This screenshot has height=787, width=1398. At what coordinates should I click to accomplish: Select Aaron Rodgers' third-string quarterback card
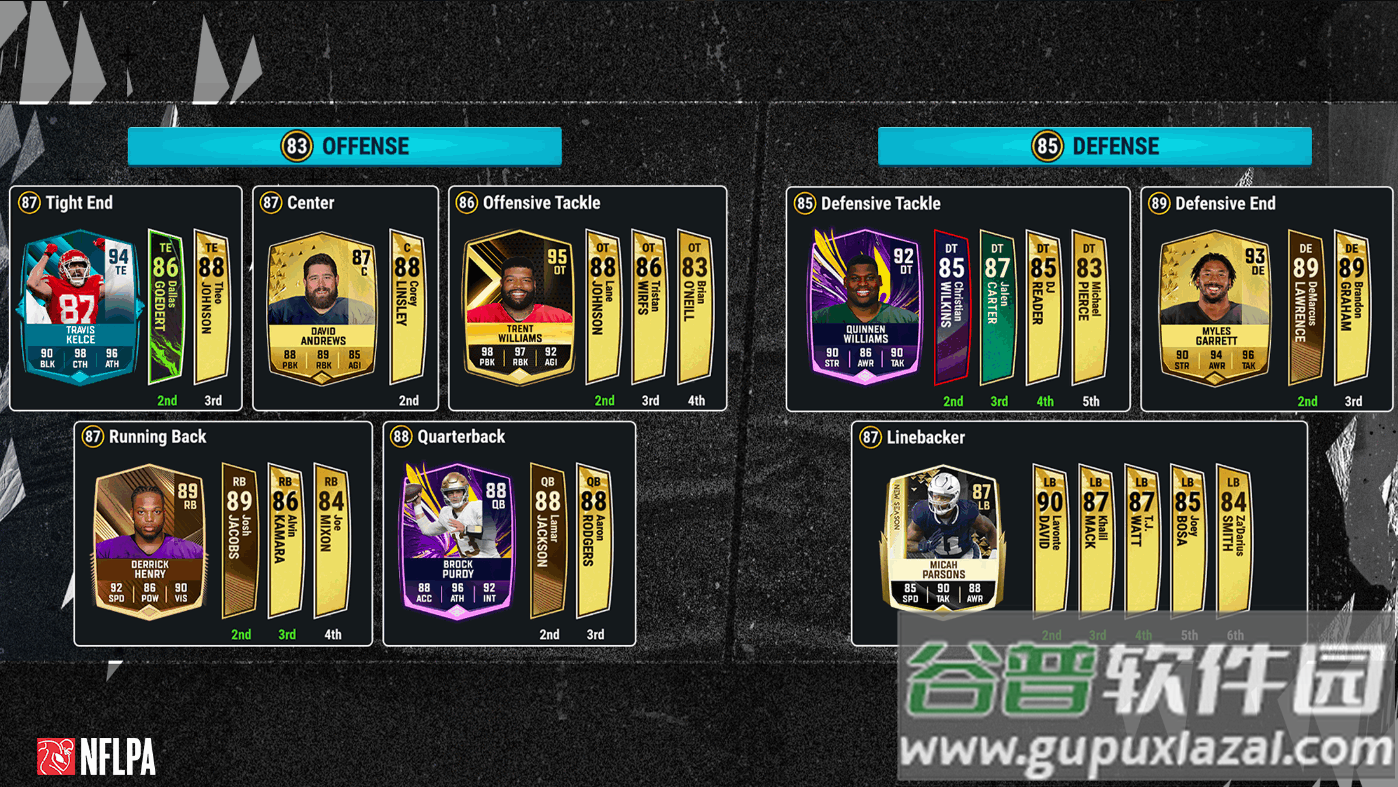point(594,541)
